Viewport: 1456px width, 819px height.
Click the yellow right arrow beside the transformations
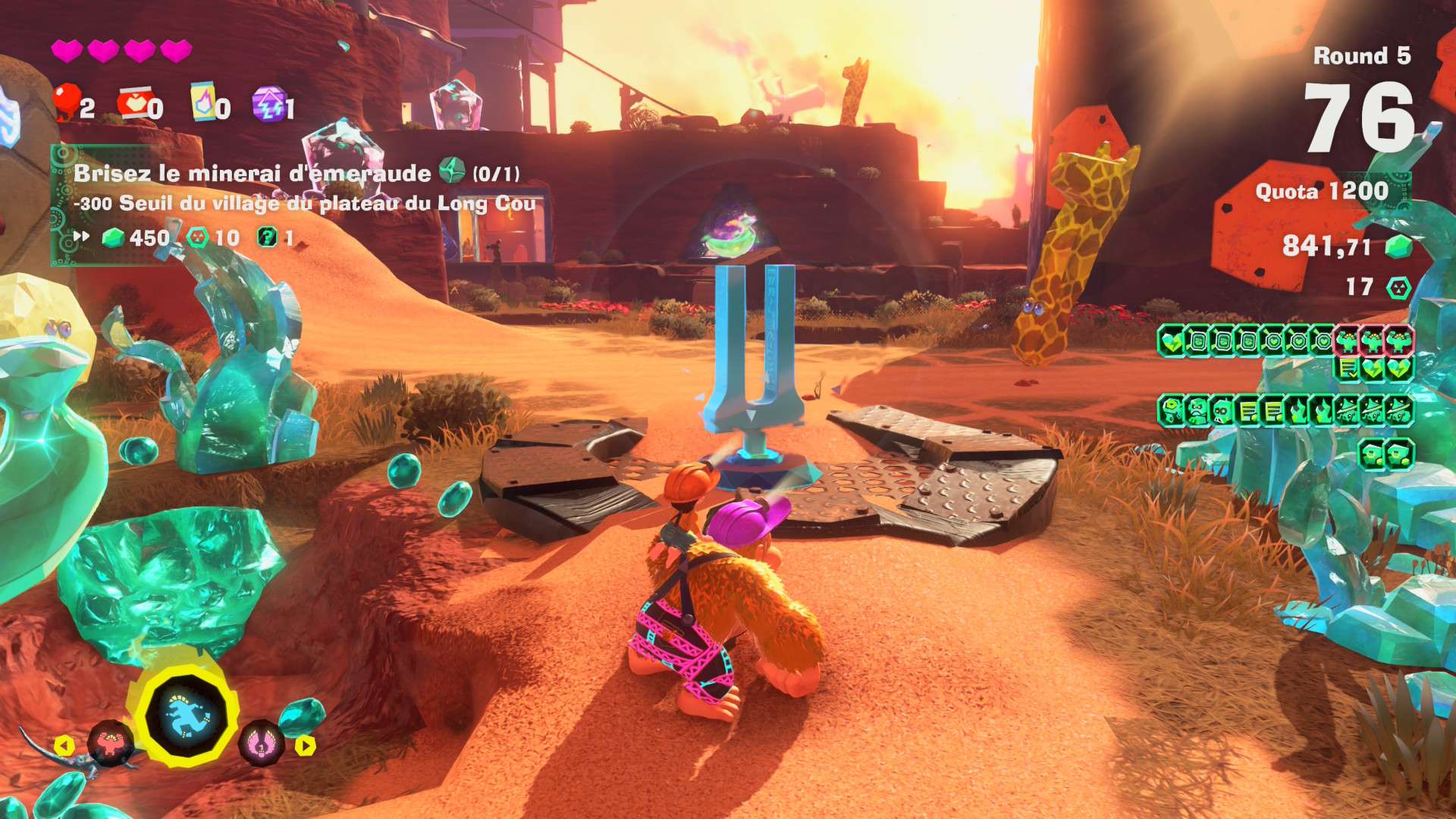pos(305,745)
